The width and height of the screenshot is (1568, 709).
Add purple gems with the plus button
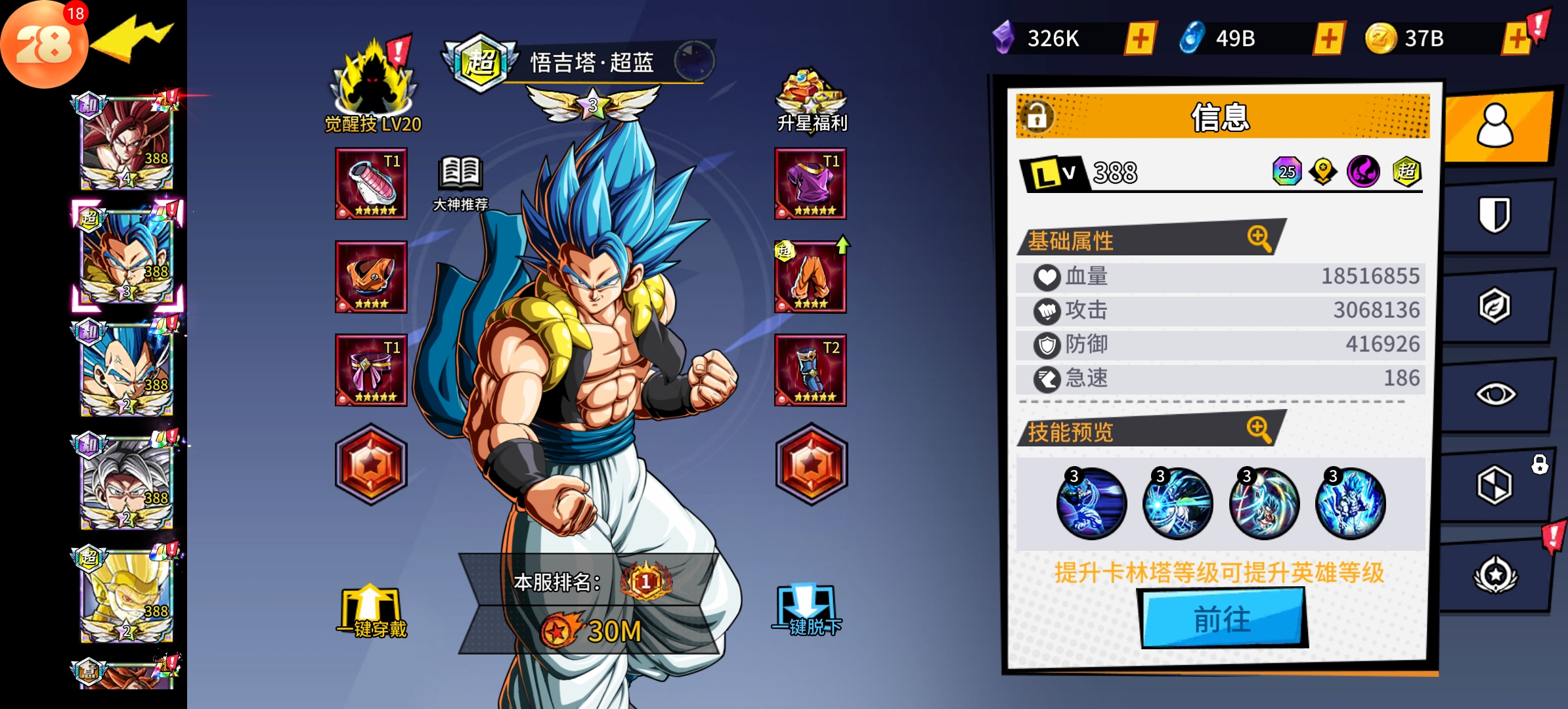tap(1141, 39)
